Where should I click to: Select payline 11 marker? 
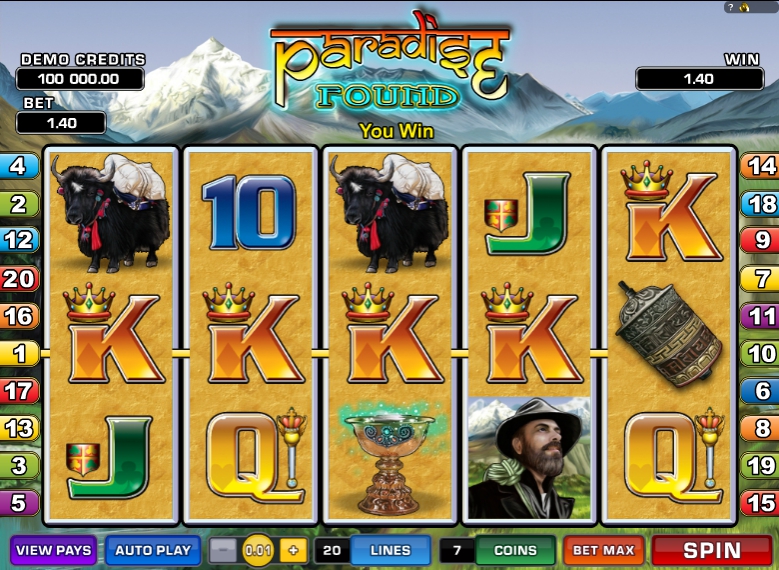tap(760, 316)
